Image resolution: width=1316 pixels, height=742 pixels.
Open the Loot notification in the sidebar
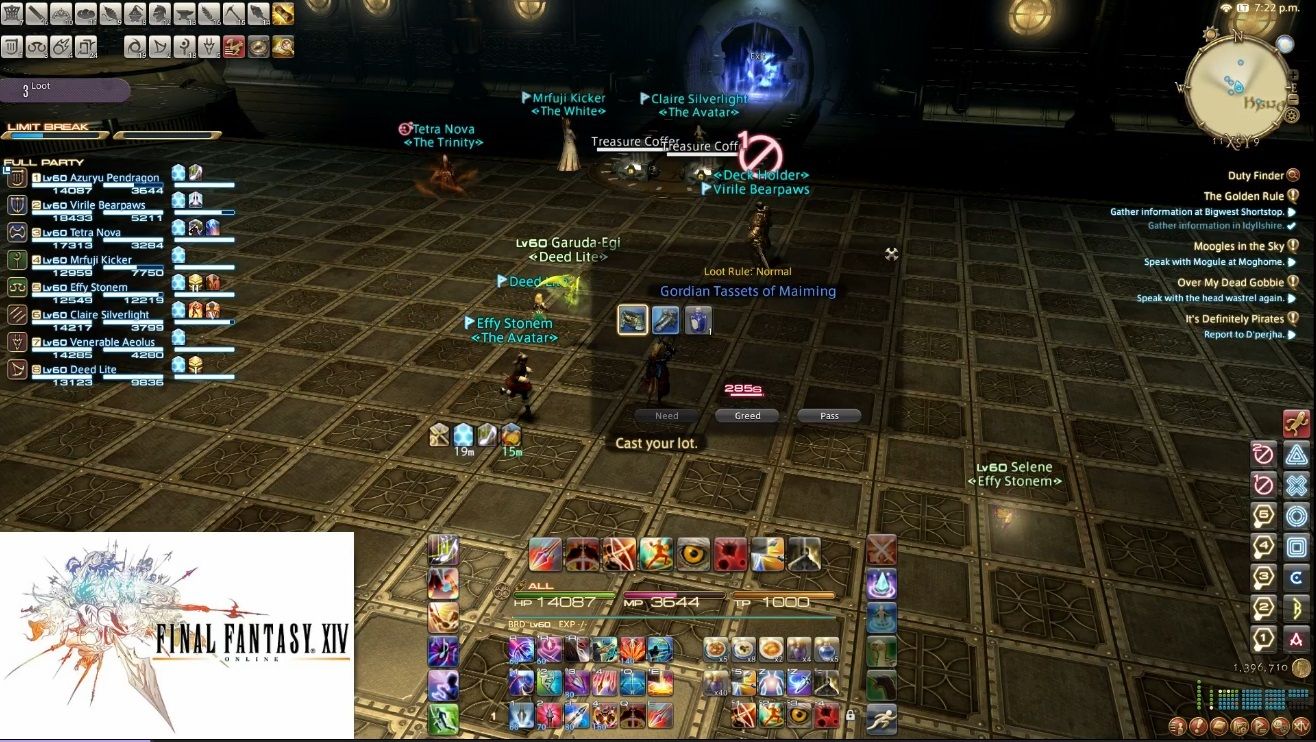[x=65, y=90]
